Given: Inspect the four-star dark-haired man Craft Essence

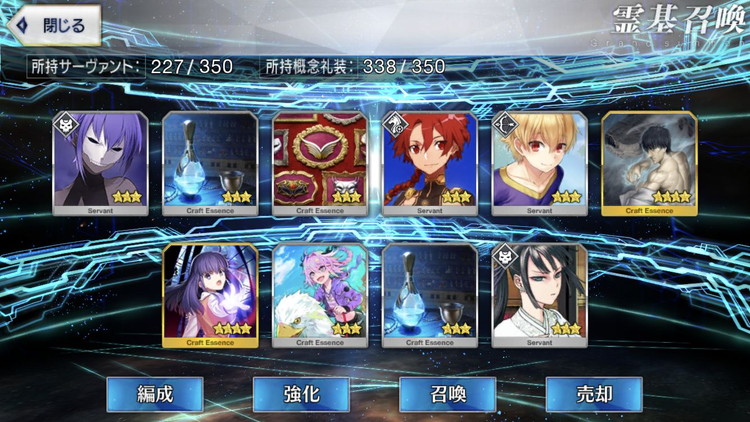Looking at the screenshot, I should [650, 163].
